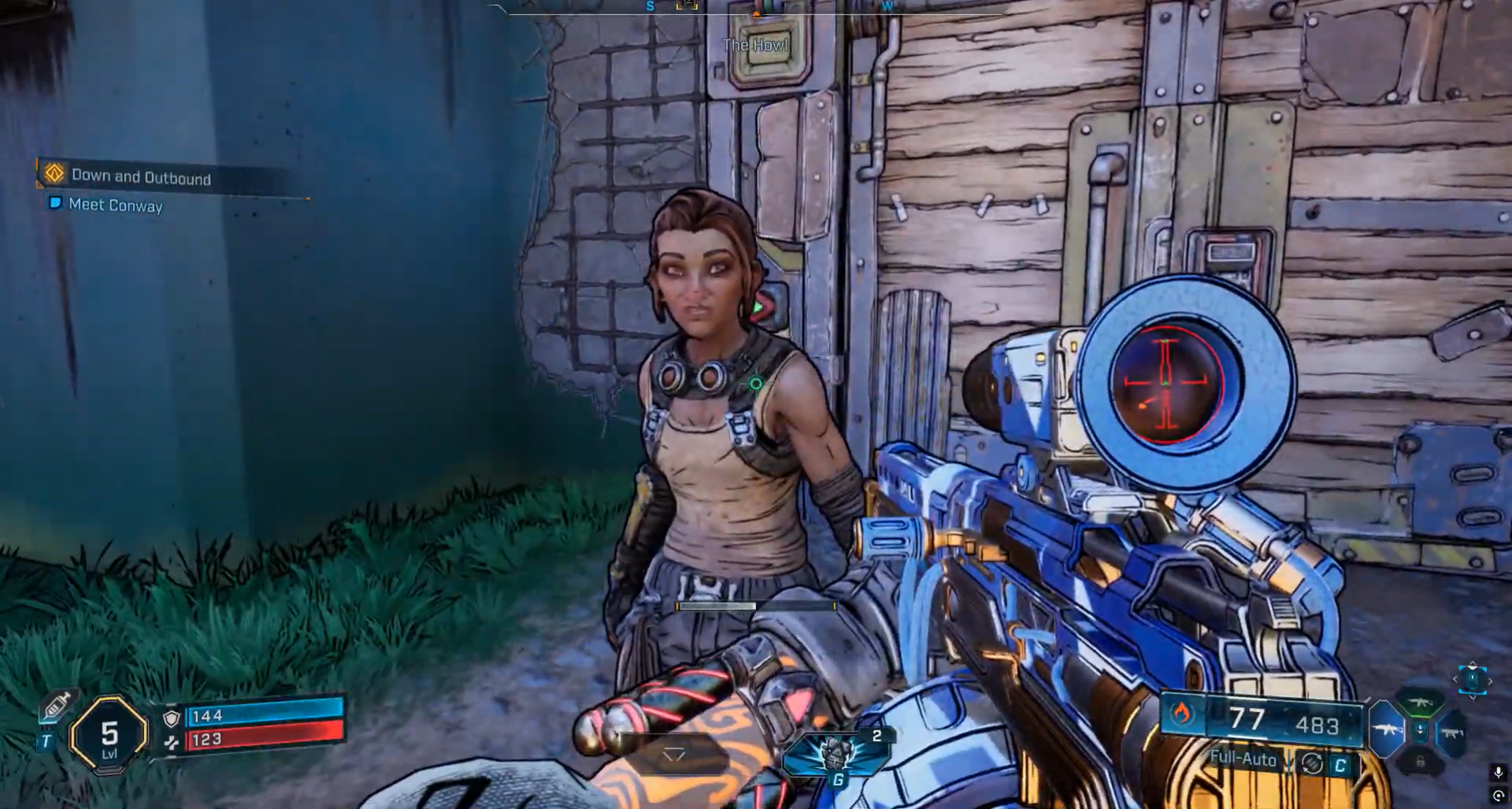Select the Down and Outbound quest tracker
Image resolution: width=1512 pixels, height=809 pixels.
pos(141,176)
